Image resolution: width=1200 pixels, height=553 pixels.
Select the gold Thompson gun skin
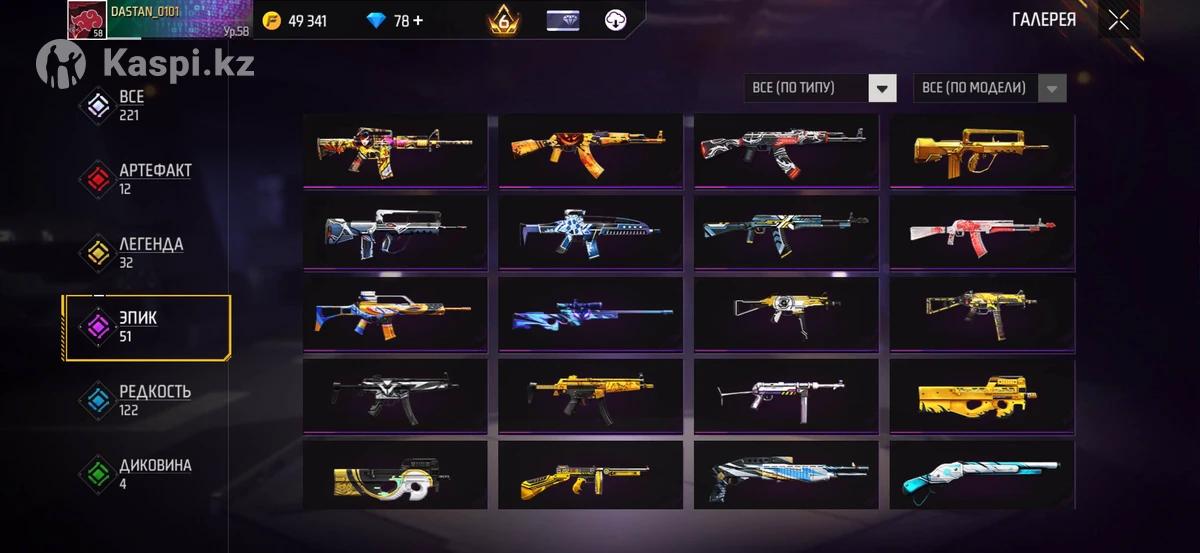coord(592,478)
